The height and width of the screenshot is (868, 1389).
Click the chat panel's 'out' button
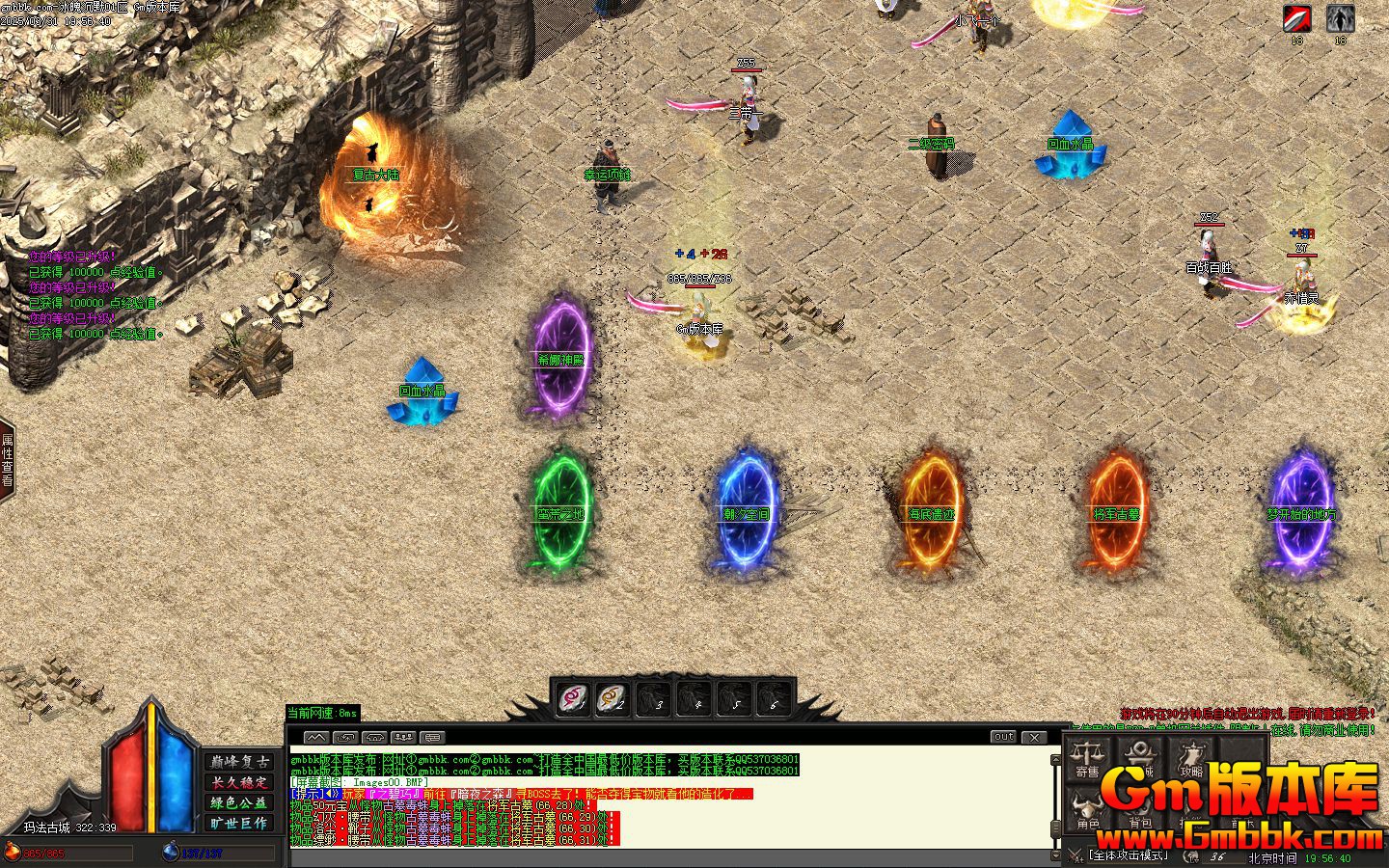pos(1004,737)
